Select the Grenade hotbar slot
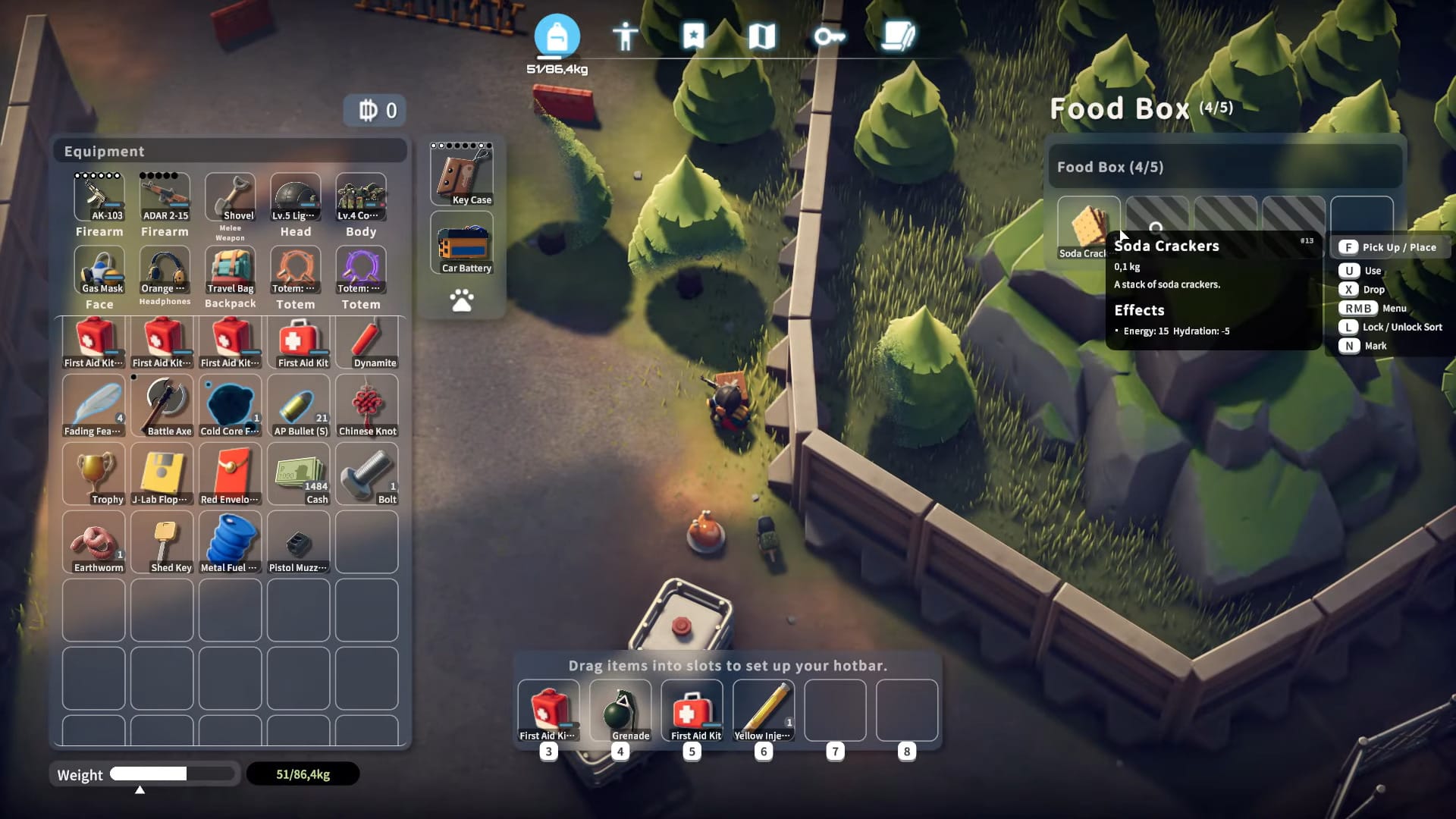Image resolution: width=1456 pixels, height=819 pixels. (620, 711)
